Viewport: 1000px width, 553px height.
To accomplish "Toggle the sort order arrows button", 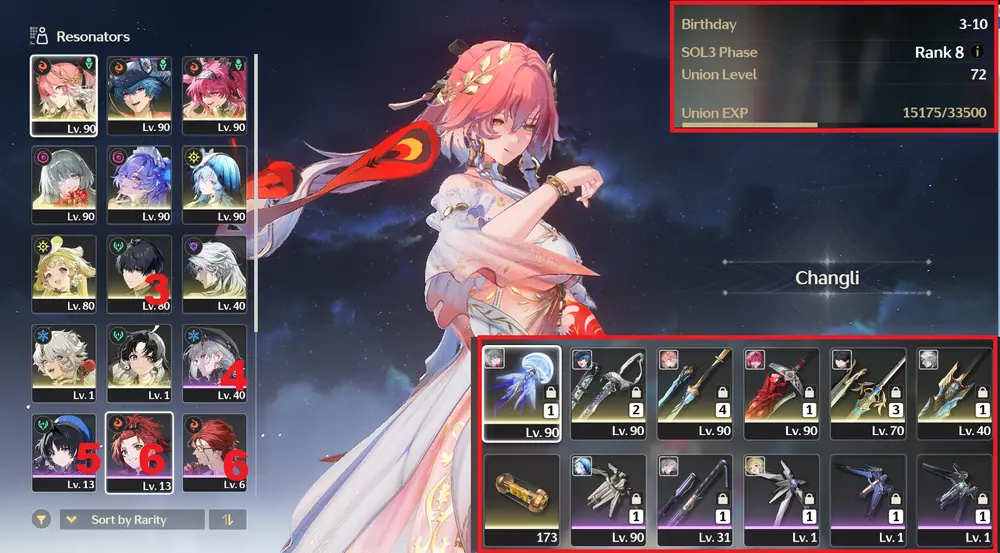I will click(227, 520).
